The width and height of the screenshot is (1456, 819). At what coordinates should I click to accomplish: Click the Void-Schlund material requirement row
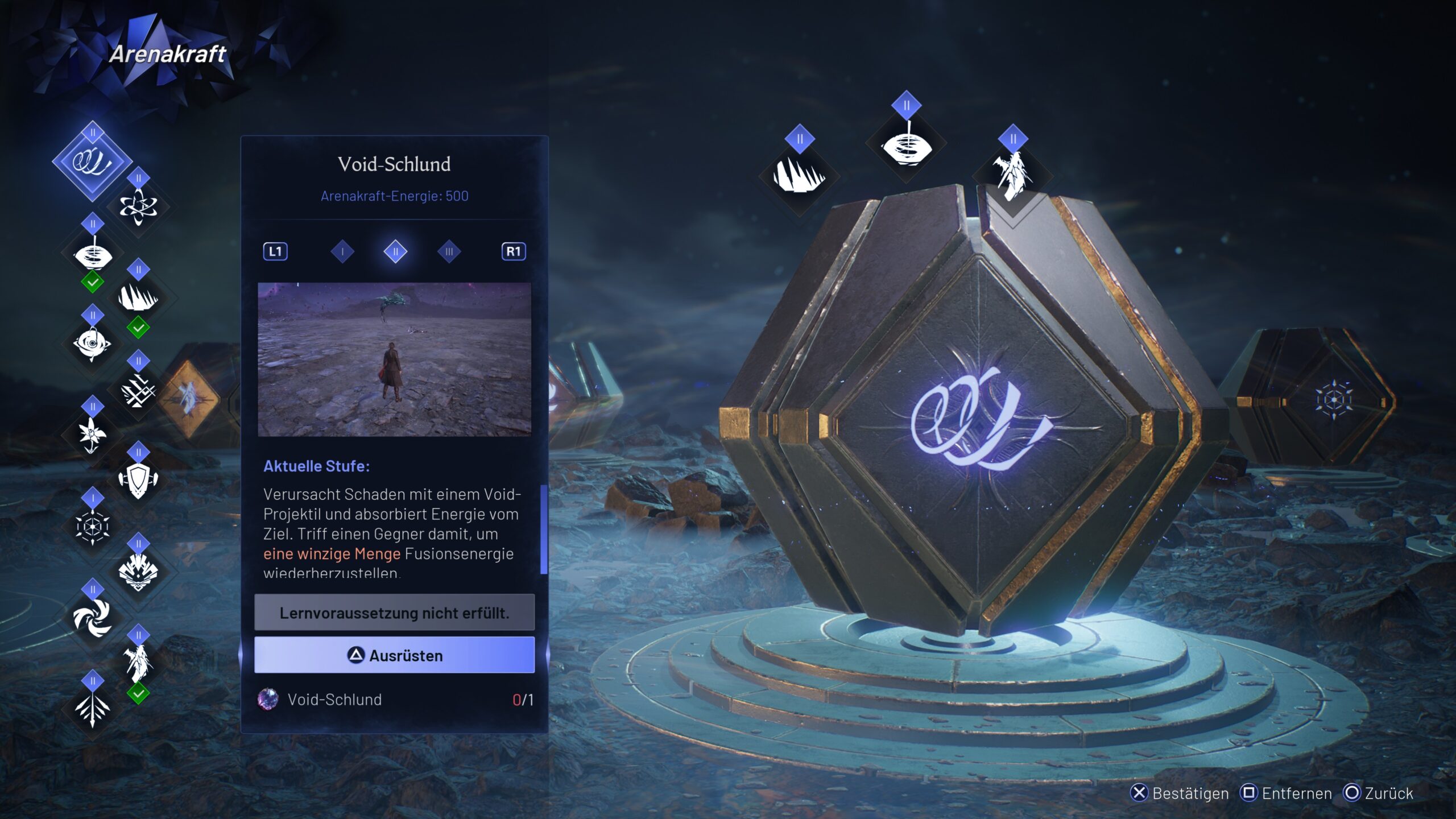(x=394, y=700)
